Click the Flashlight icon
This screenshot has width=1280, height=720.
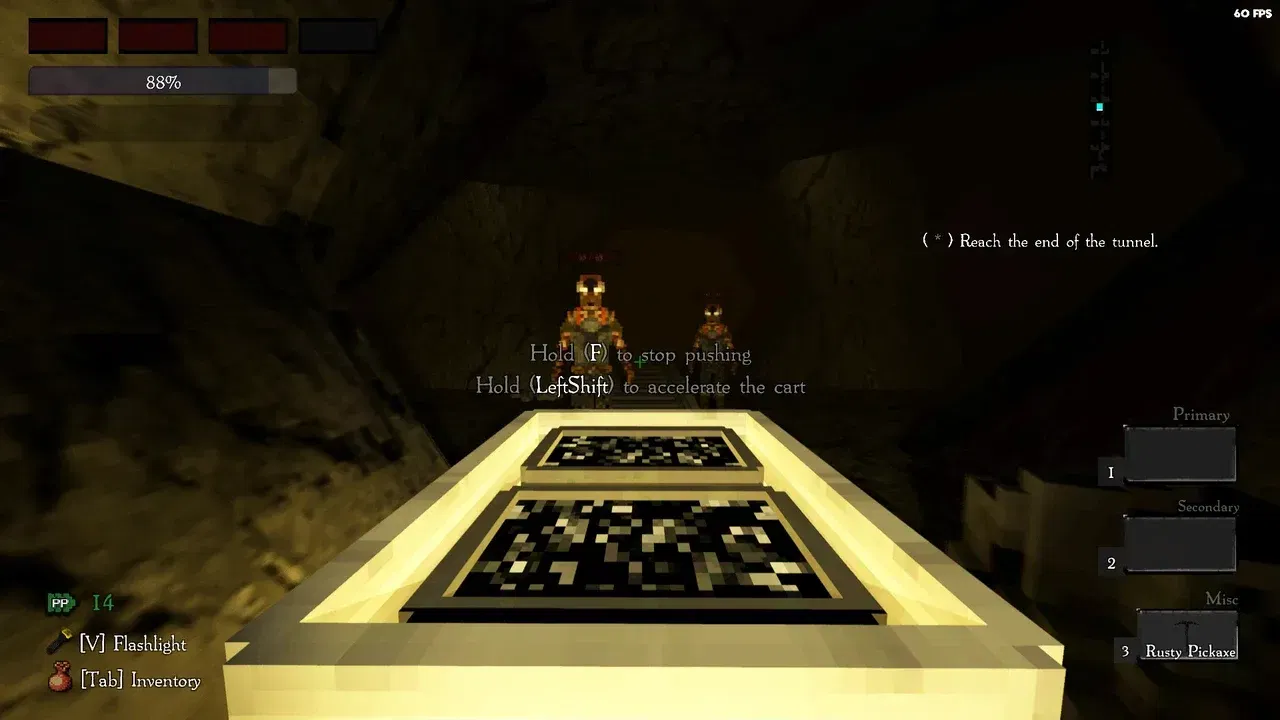click(x=60, y=642)
